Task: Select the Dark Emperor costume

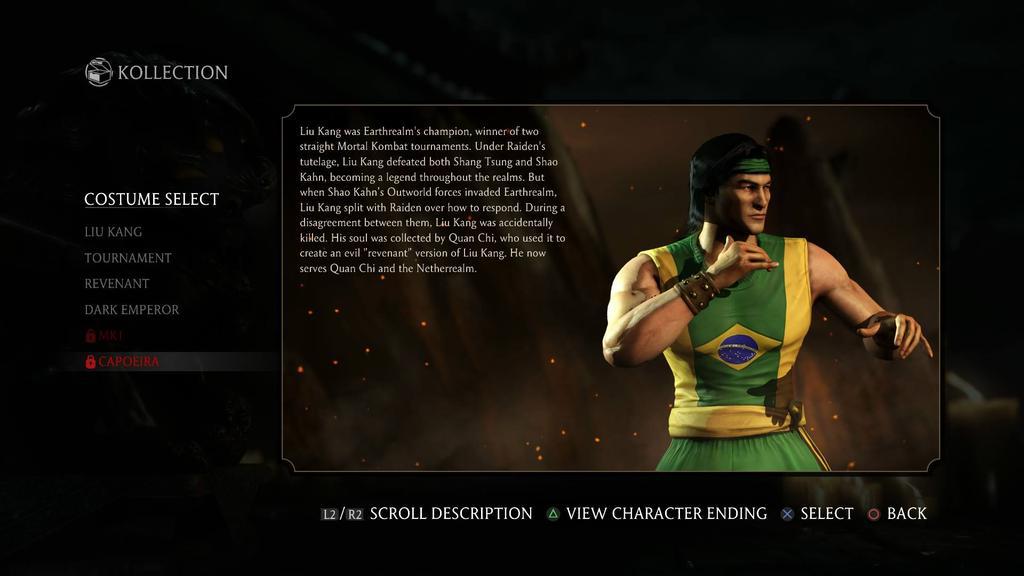Action: (132, 310)
